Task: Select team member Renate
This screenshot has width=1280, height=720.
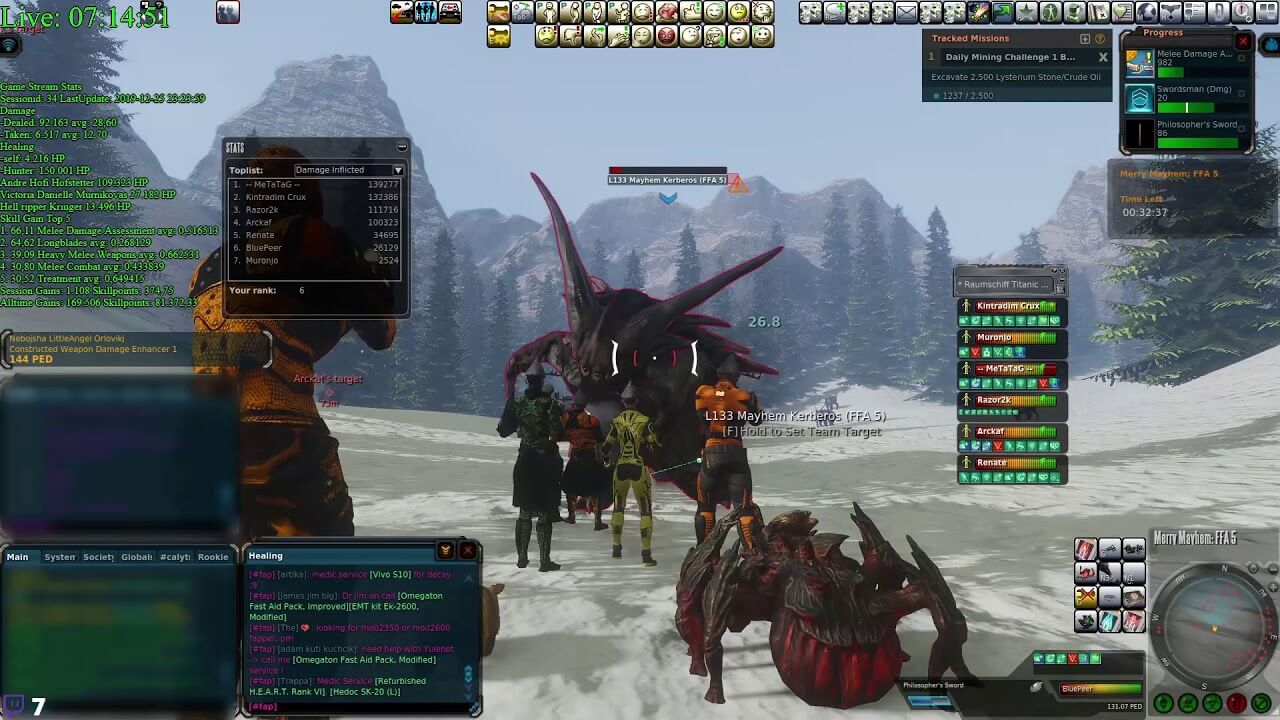Action: (1010, 463)
